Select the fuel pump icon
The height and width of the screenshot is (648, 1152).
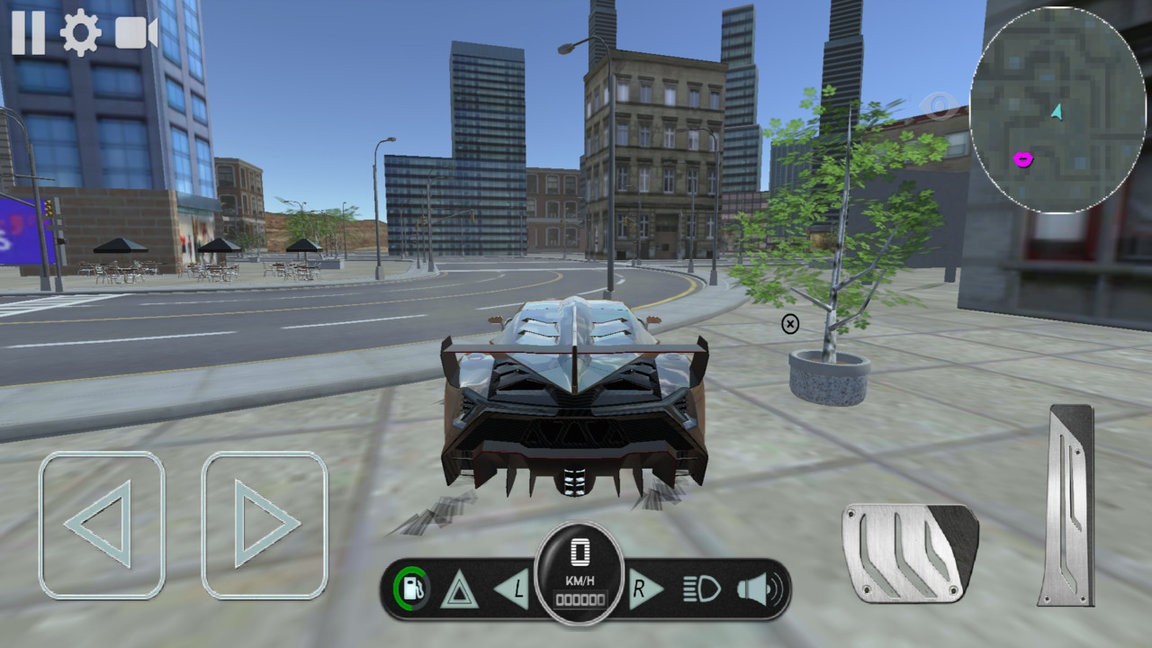point(412,589)
